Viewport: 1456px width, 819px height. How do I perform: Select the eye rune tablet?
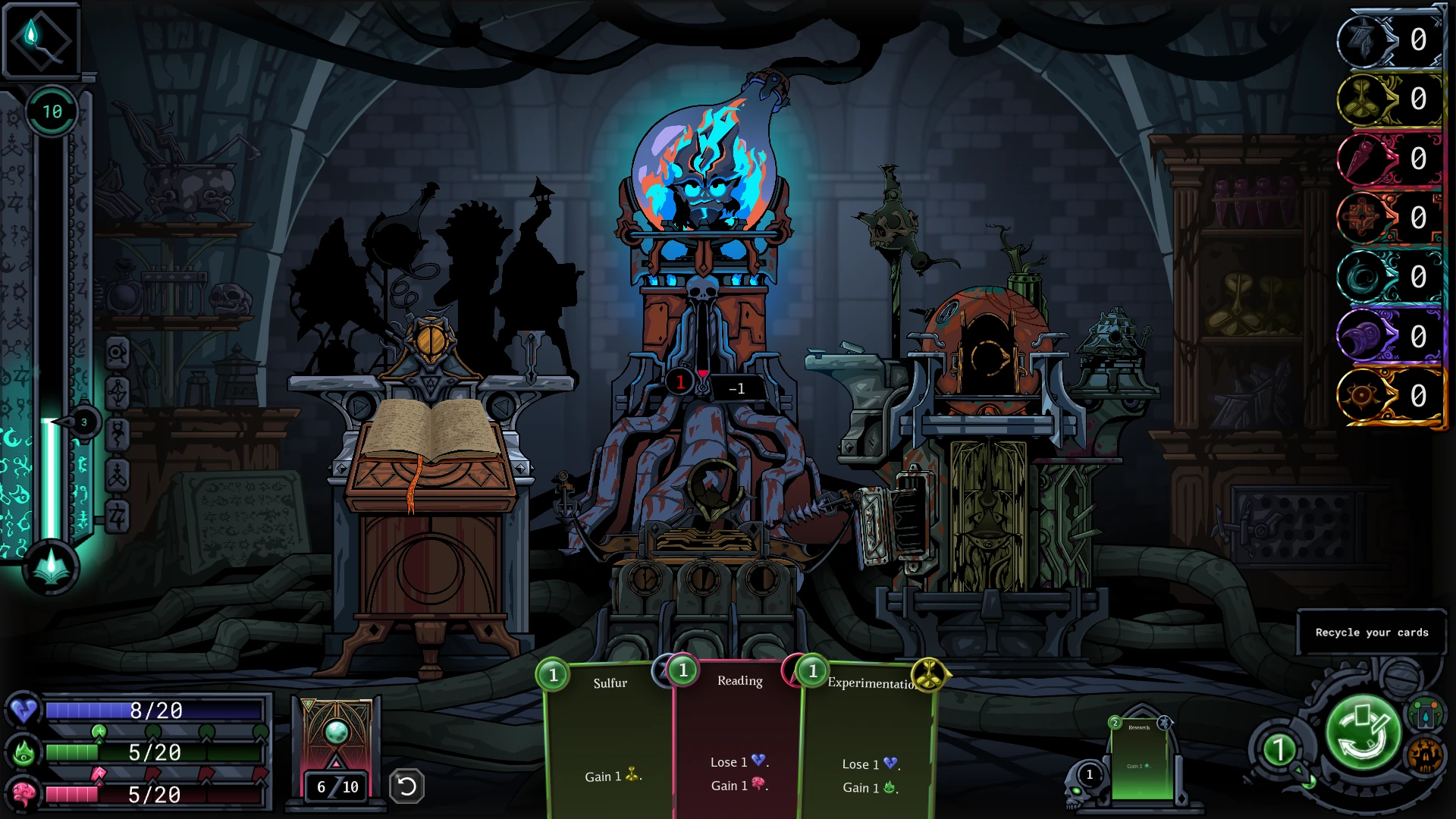[x=118, y=353]
